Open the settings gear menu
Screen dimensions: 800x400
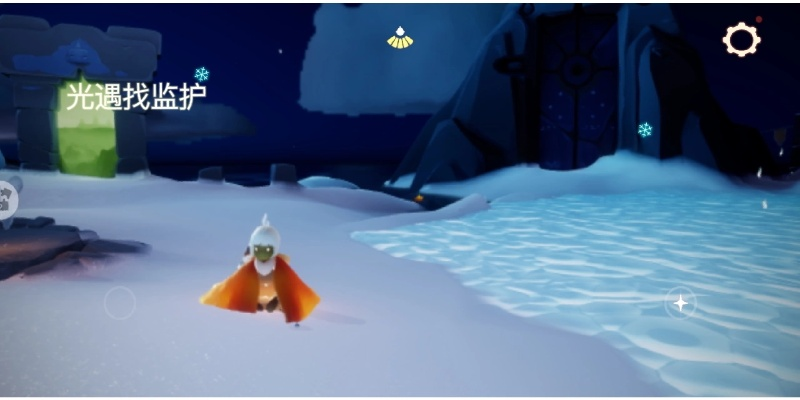741,40
